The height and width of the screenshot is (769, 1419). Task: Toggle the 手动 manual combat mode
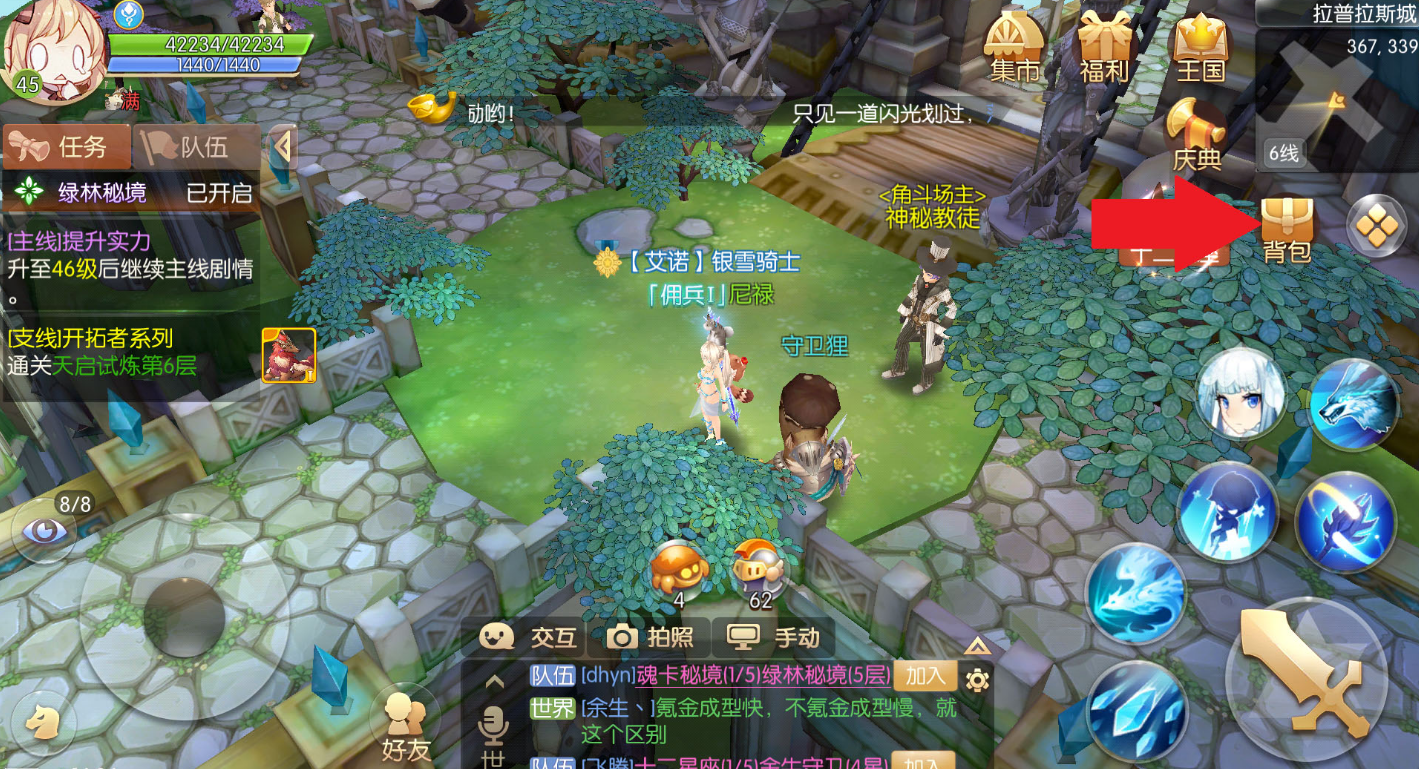pyautogui.click(x=773, y=637)
